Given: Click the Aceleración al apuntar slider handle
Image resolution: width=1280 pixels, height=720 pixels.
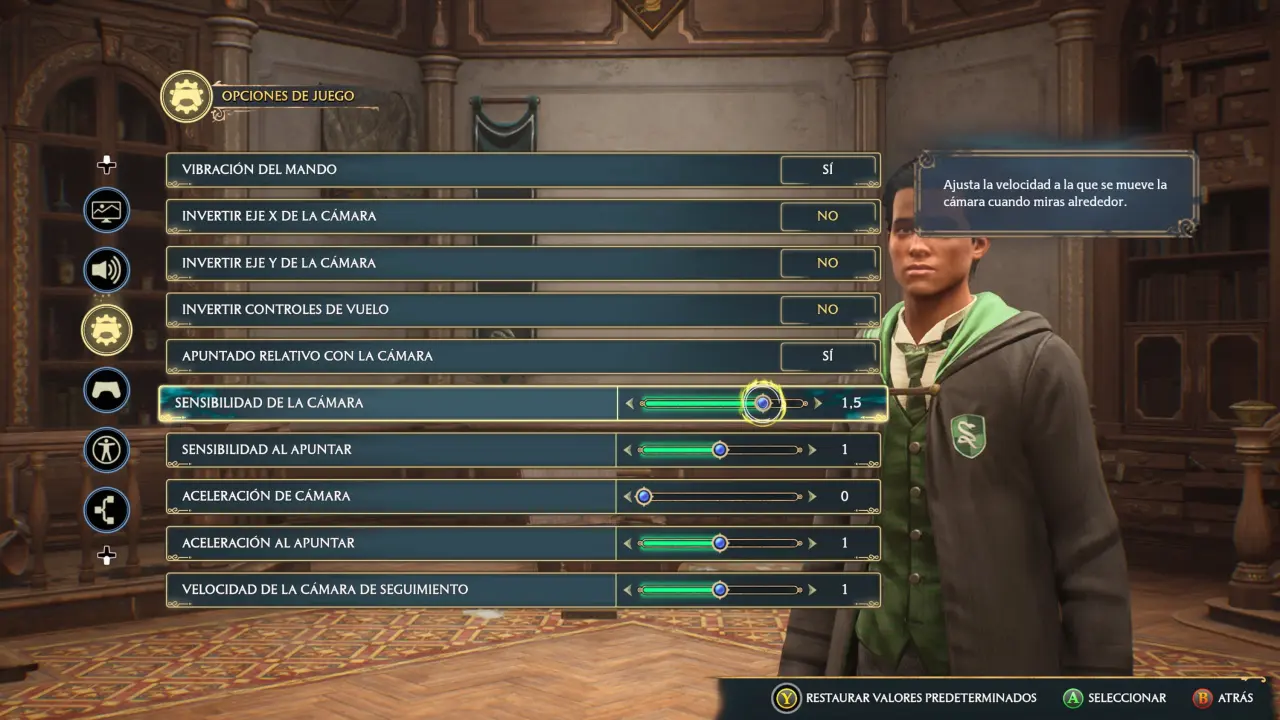Looking at the screenshot, I should (719, 543).
